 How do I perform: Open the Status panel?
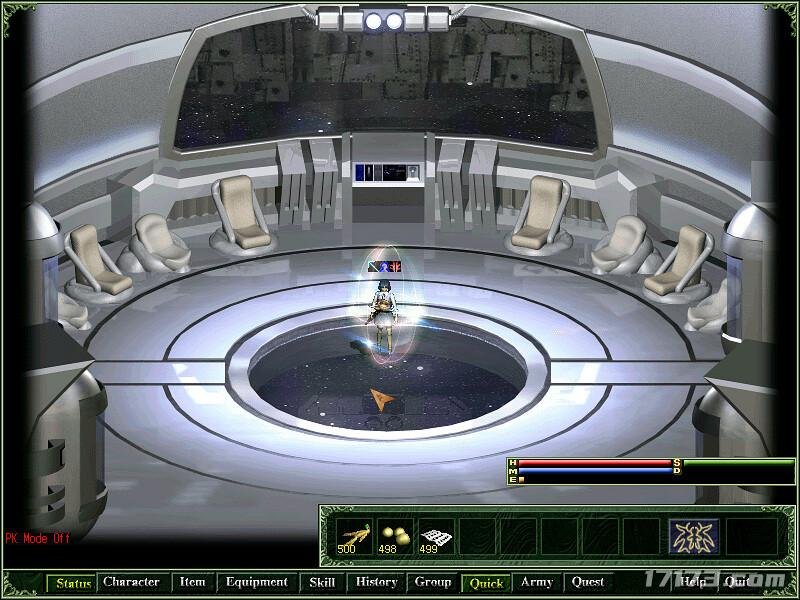[x=73, y=582]
